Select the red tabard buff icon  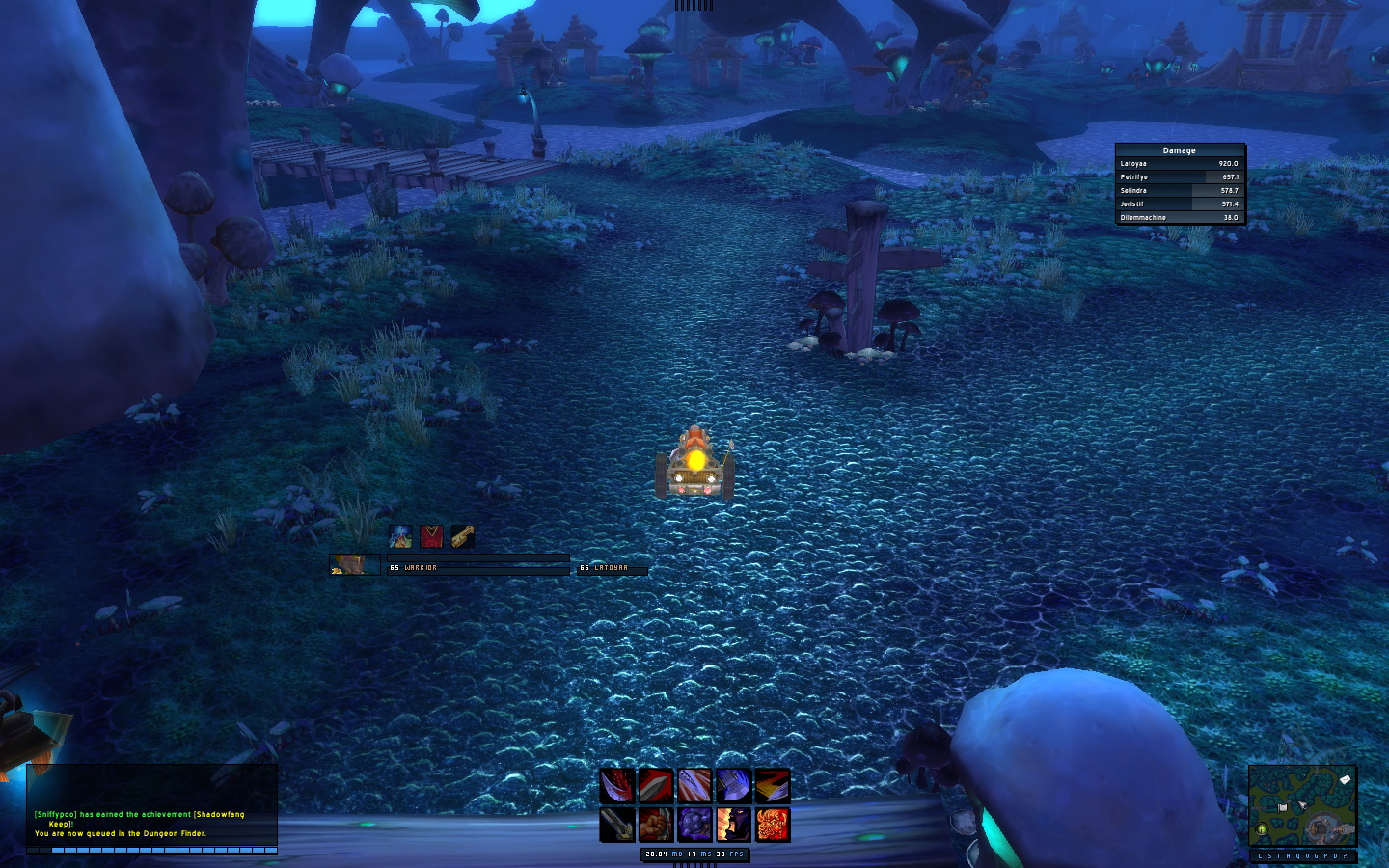(431, 536)
